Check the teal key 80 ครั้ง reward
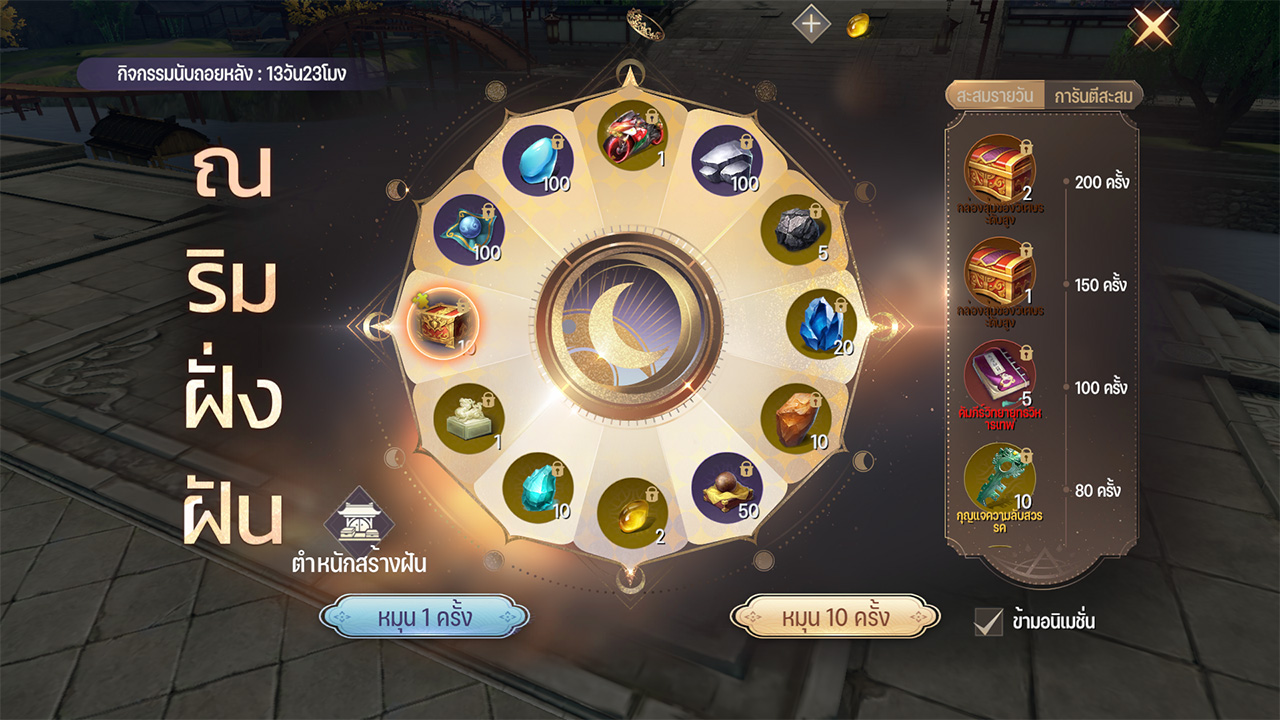 [x=999, y=478]
